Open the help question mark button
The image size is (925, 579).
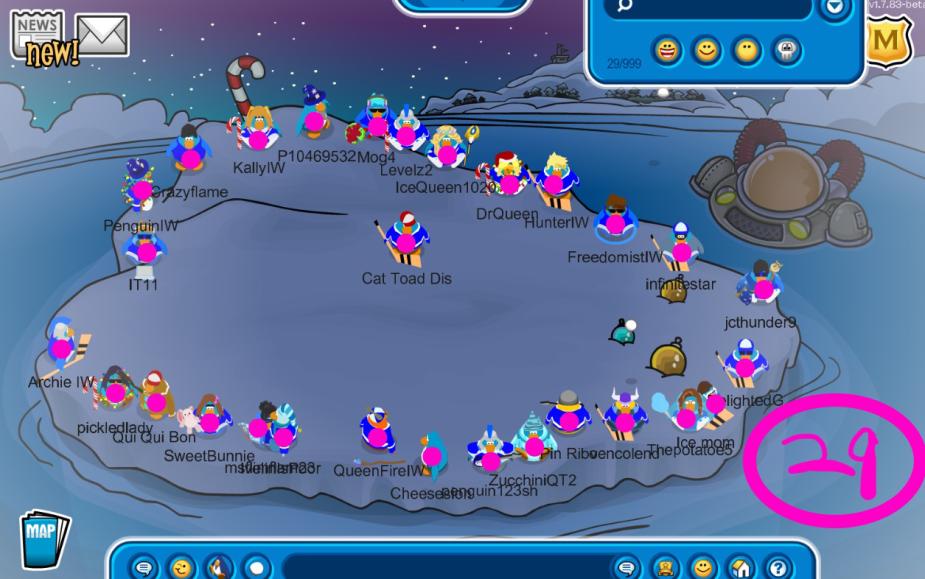click(x=778, y=567)
